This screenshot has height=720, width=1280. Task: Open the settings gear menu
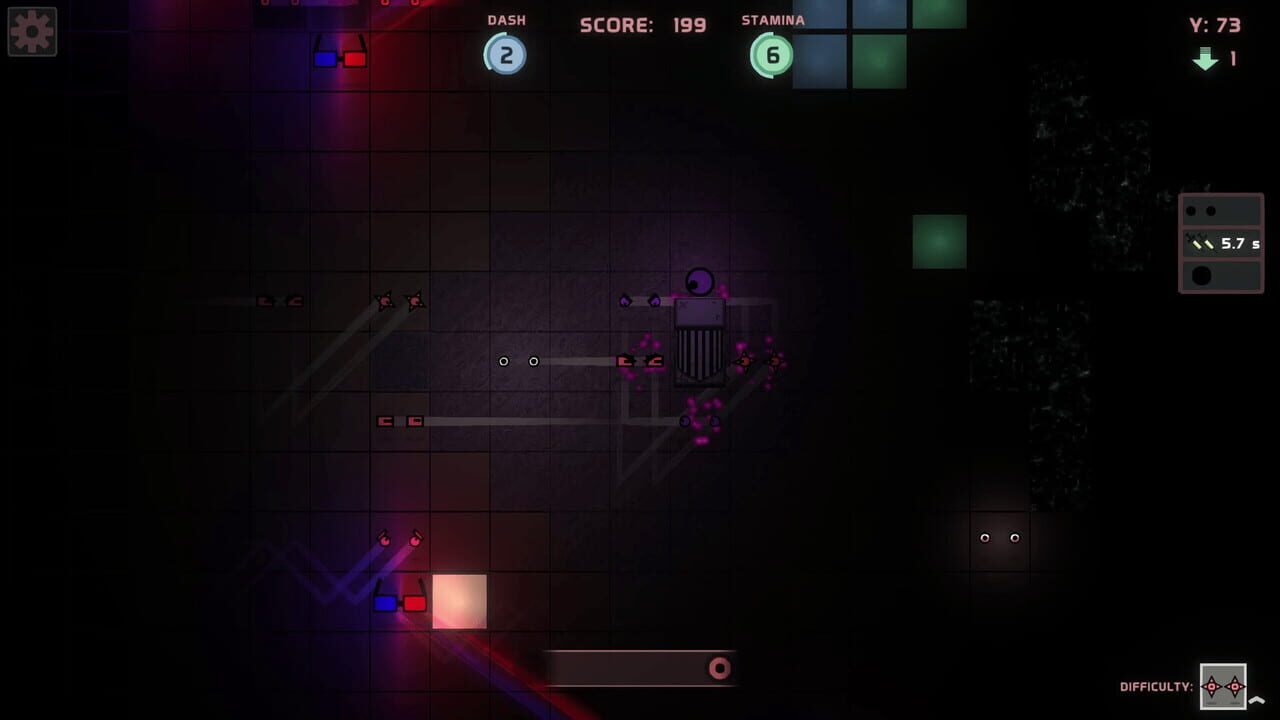point(31,31)
